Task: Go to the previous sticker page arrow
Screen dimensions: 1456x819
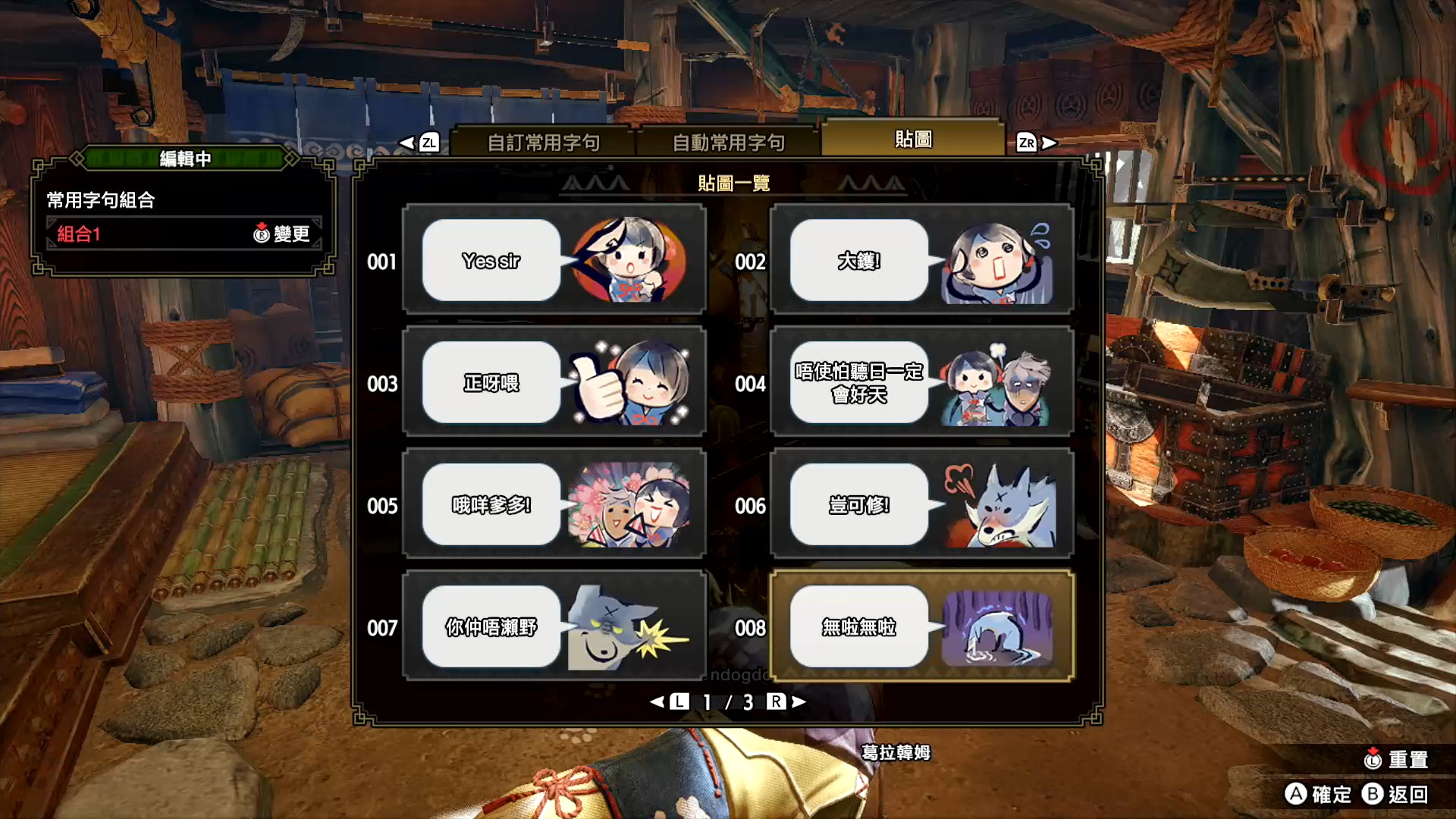Action: (x=669, y=702)
